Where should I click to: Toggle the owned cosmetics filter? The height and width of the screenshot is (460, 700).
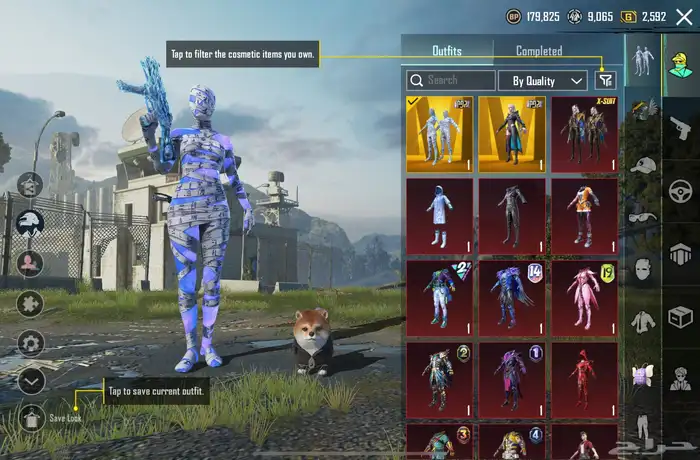[x=605, y=80]
